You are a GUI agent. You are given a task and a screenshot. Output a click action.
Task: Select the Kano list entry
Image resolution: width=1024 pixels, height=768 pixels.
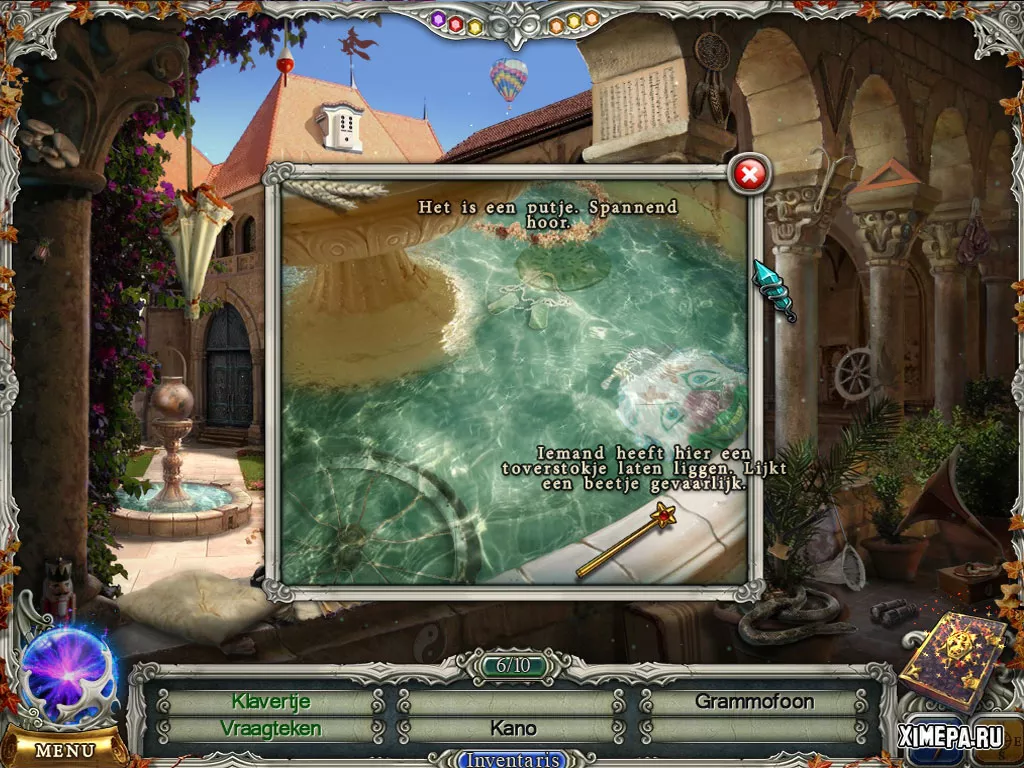[x=513, y=728]
